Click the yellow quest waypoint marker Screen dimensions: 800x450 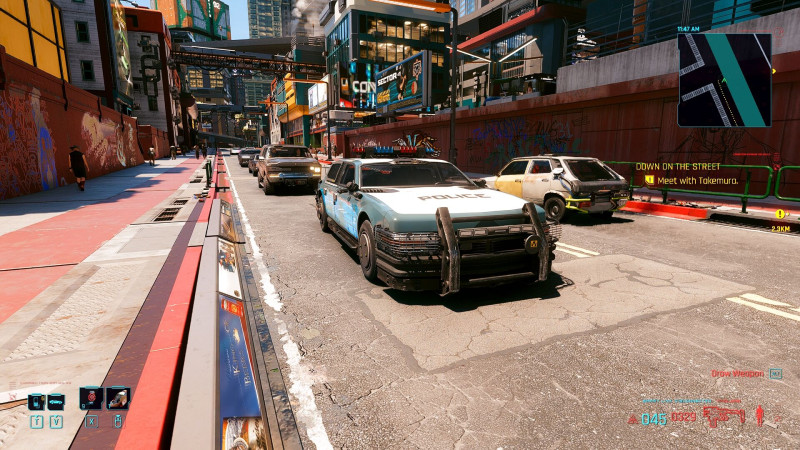coord(780,214)
